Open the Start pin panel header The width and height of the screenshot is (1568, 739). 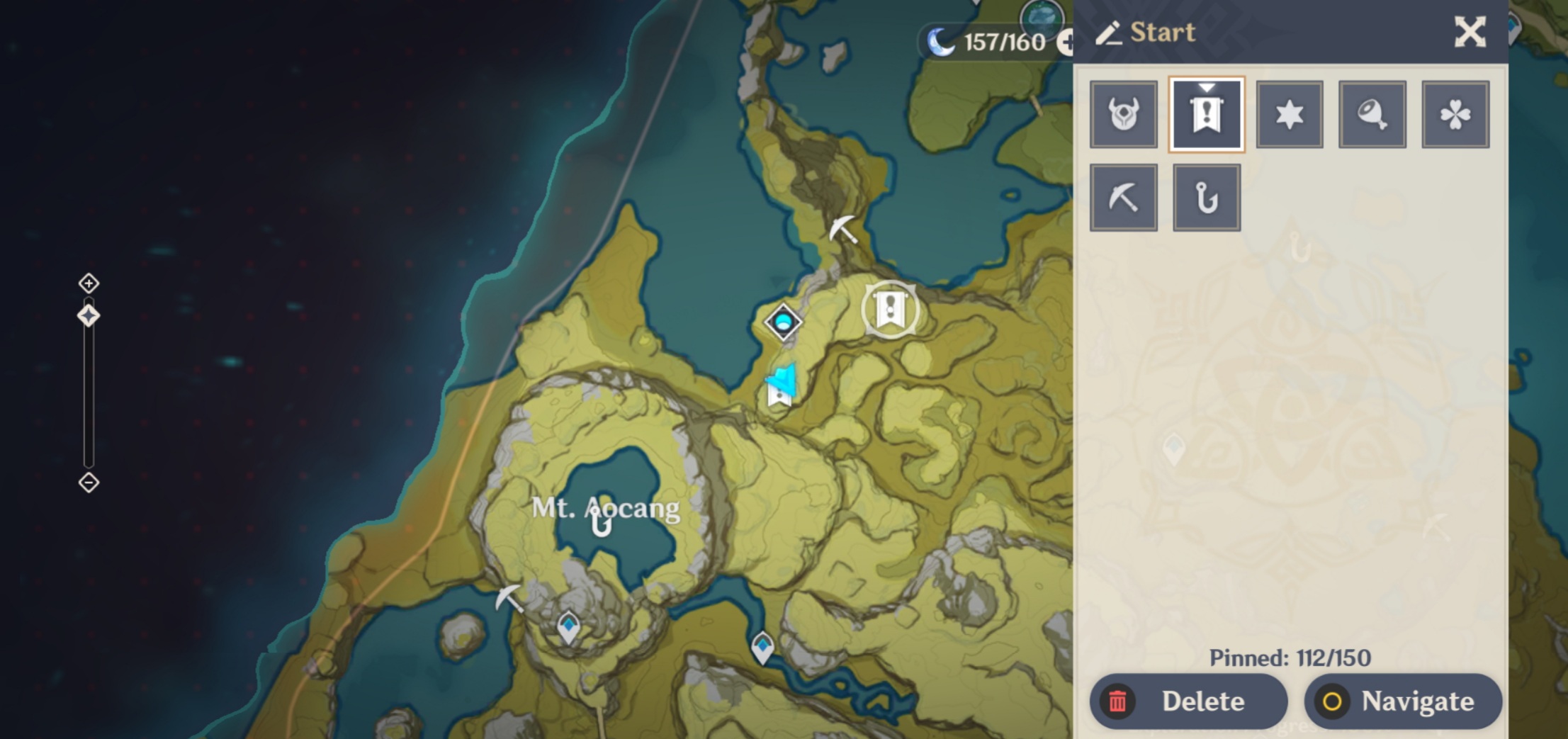tap(1162, 33)
